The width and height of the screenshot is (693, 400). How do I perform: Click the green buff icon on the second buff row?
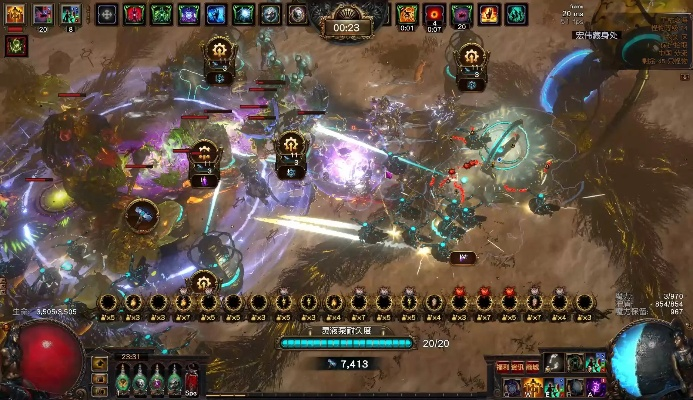coord(15,45)
